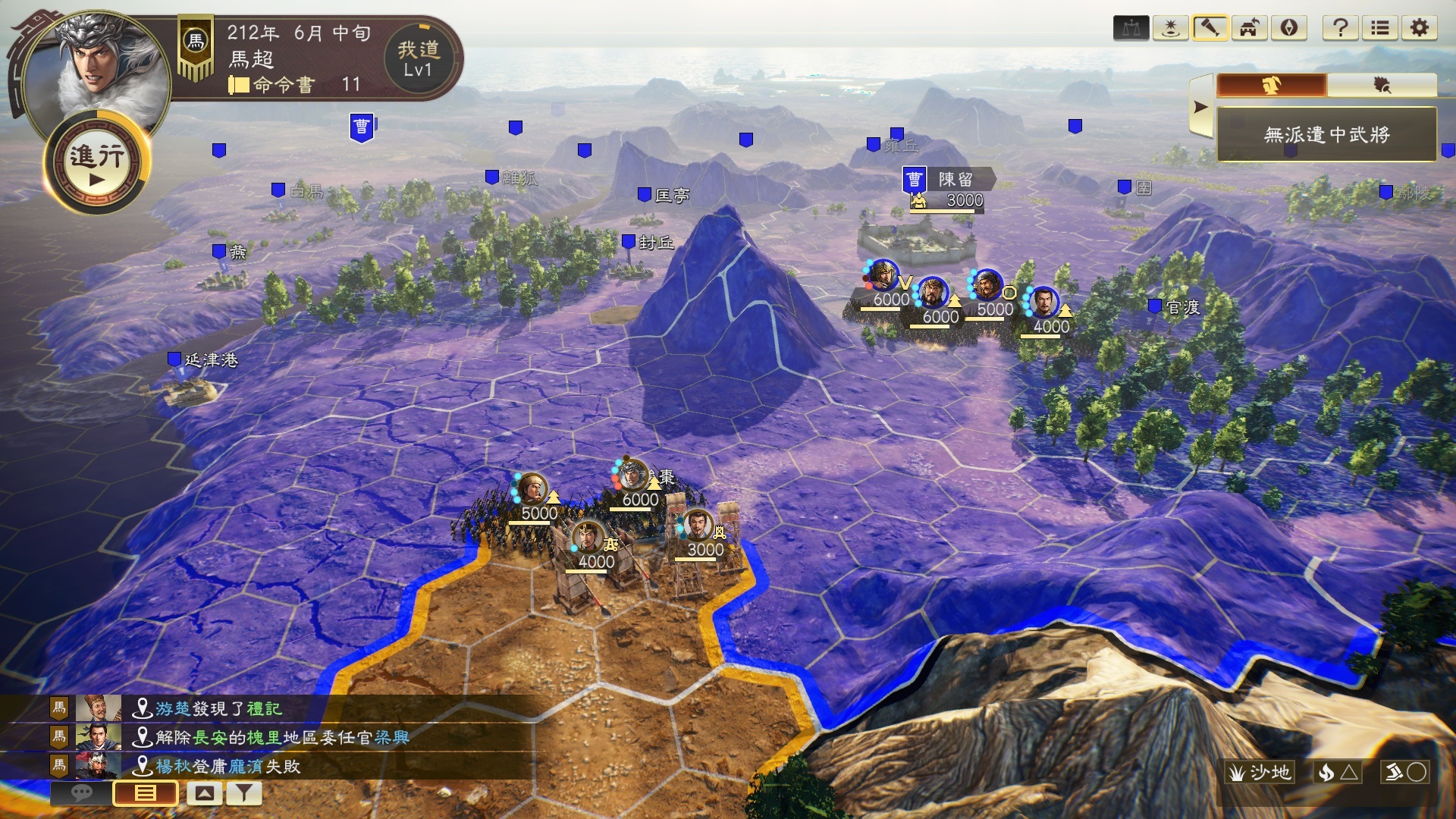Click the return-to-city castle button
The width and height of the screenshot is (1456, 819).
[x=1249, y=29]
